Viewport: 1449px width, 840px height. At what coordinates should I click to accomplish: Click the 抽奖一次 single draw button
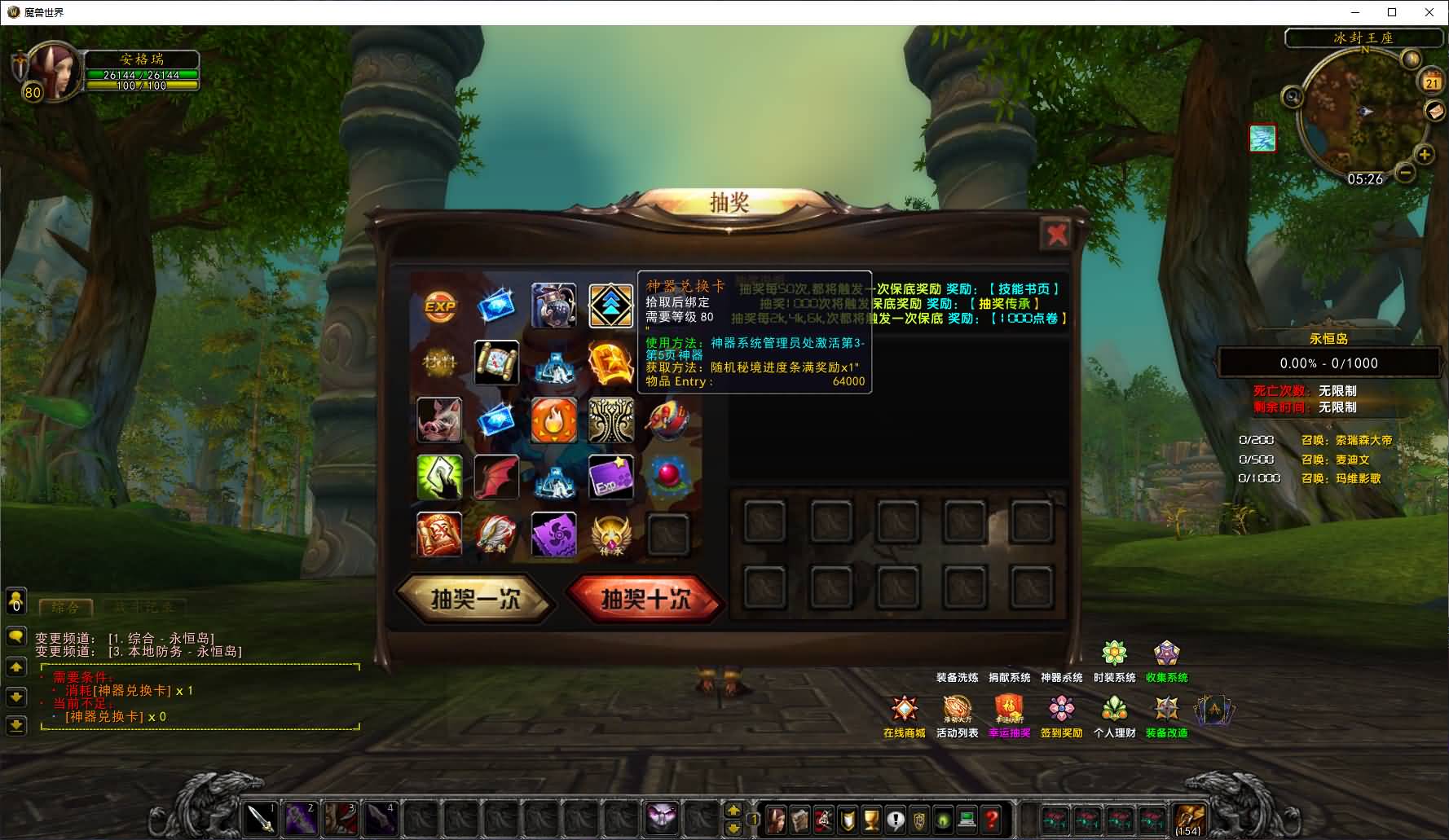tap(475, 600)
